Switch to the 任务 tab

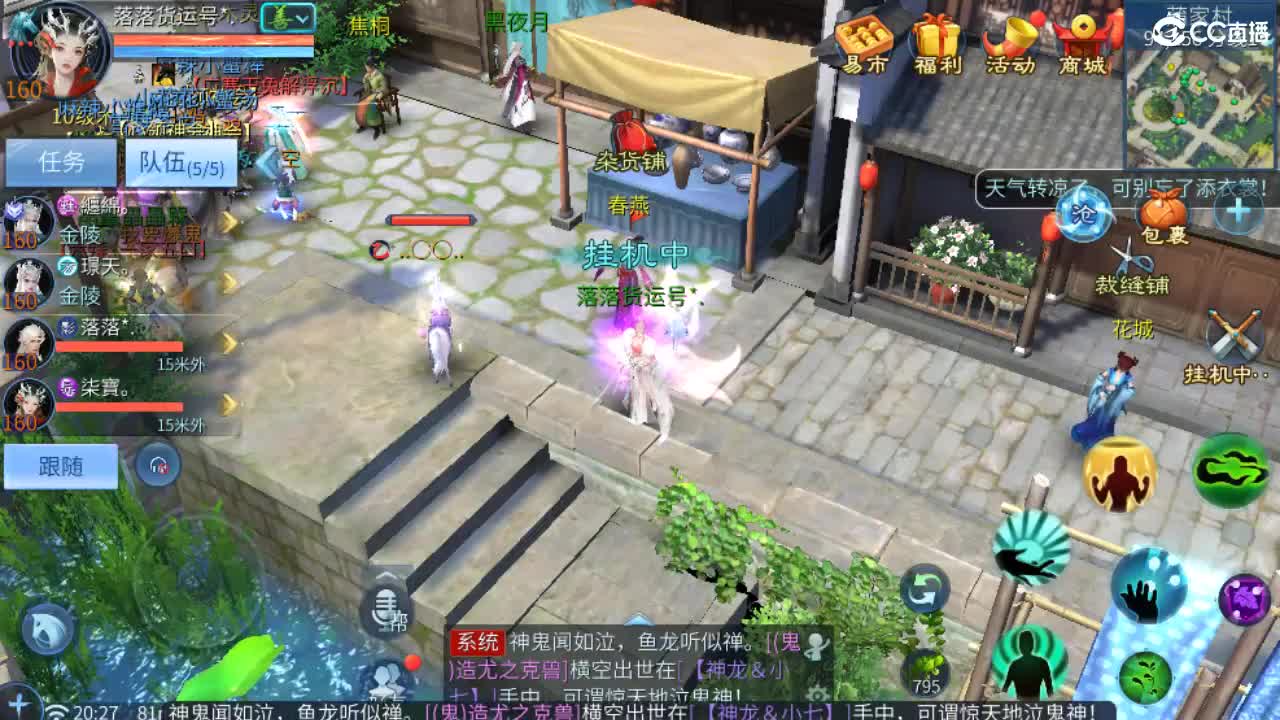tap(62, 161)
